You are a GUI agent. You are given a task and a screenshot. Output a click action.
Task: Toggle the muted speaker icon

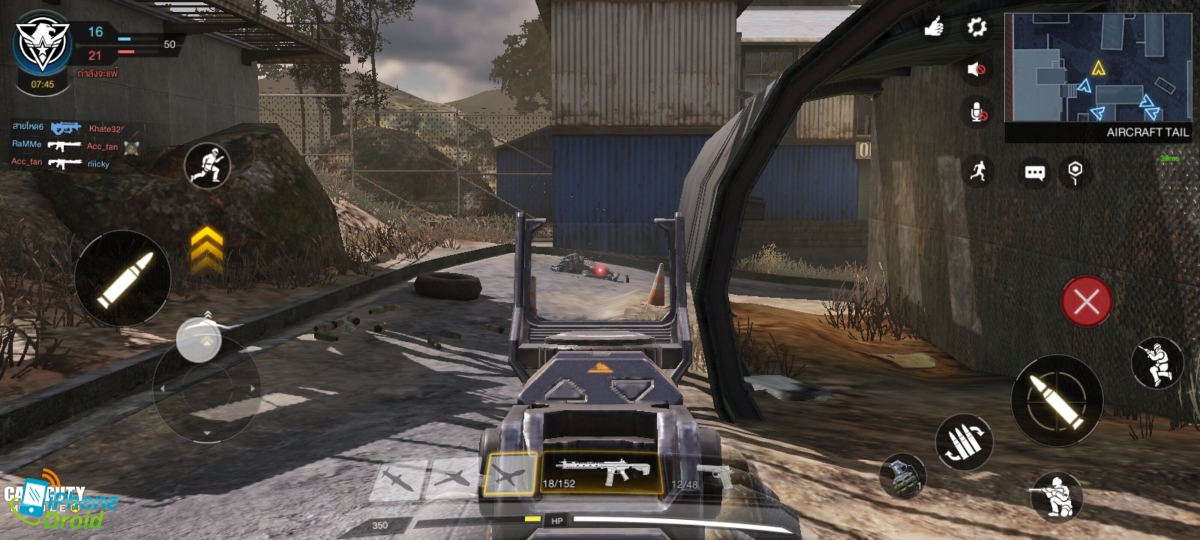976,69
